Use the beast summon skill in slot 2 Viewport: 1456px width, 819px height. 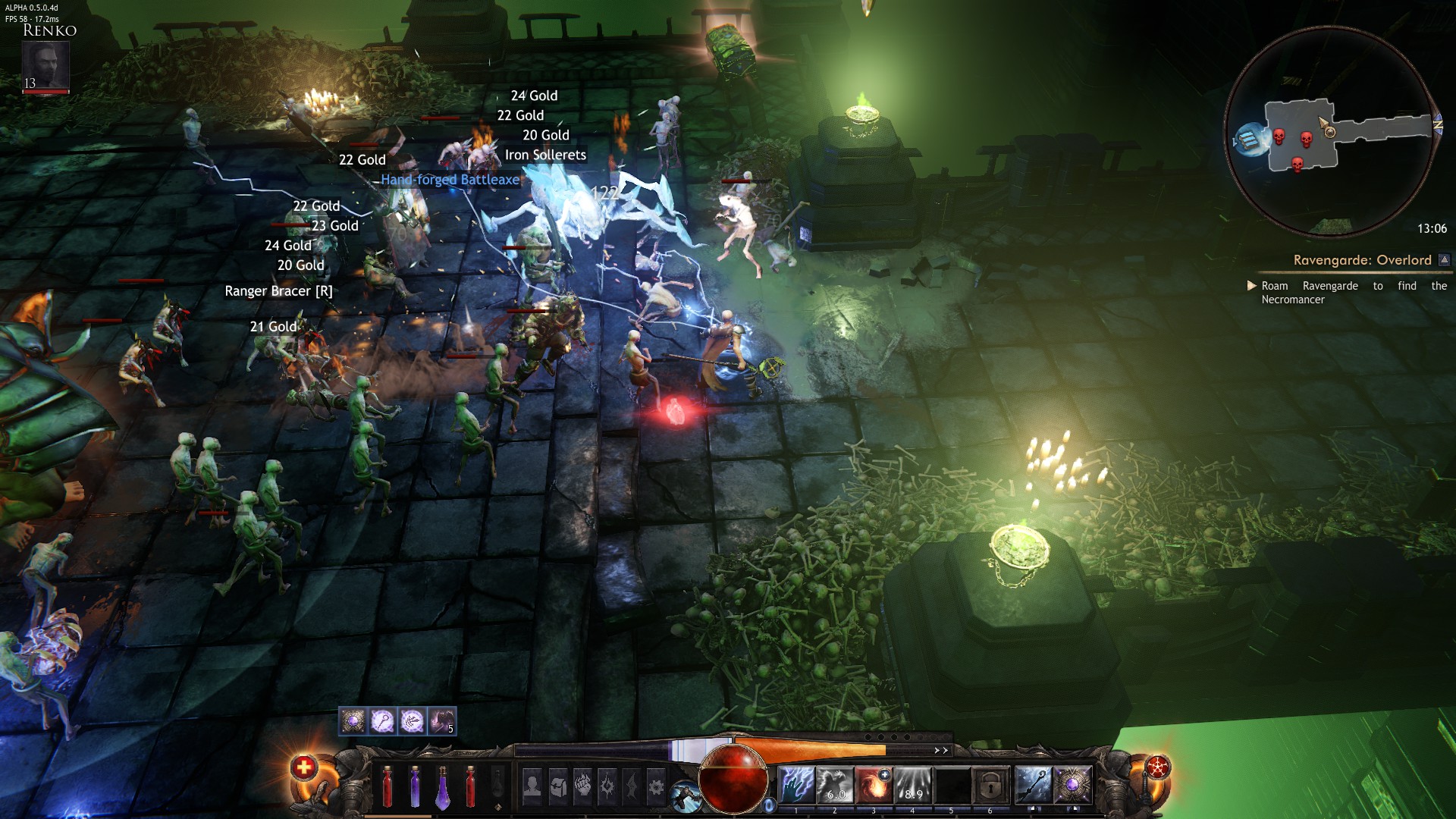coord(835,785)
